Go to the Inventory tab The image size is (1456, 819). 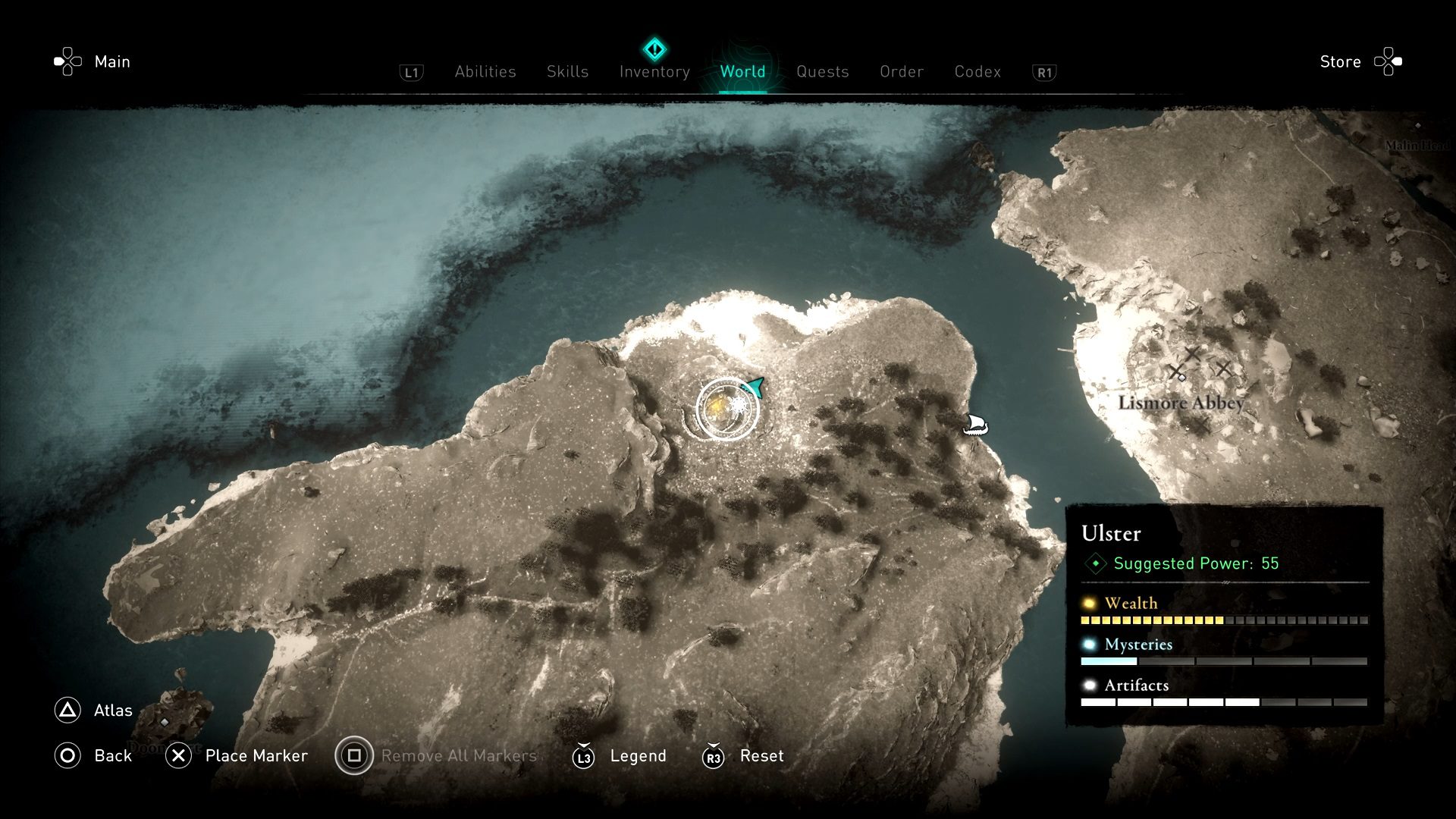coord(654,71)
